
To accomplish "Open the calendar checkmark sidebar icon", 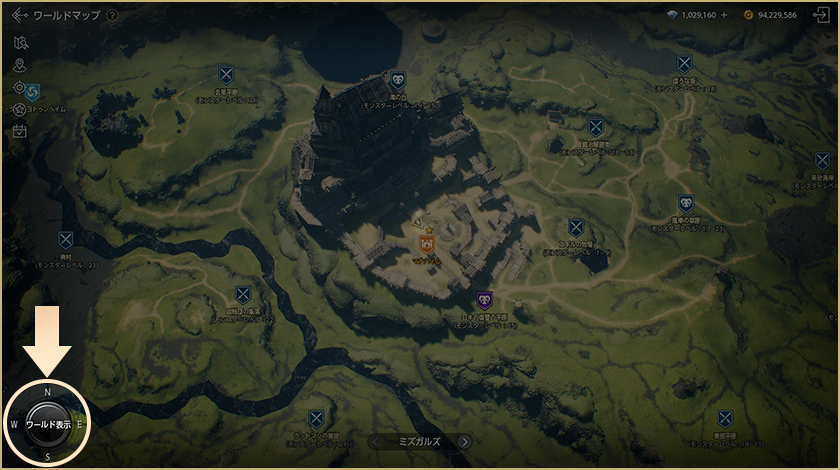I will 20,131.
